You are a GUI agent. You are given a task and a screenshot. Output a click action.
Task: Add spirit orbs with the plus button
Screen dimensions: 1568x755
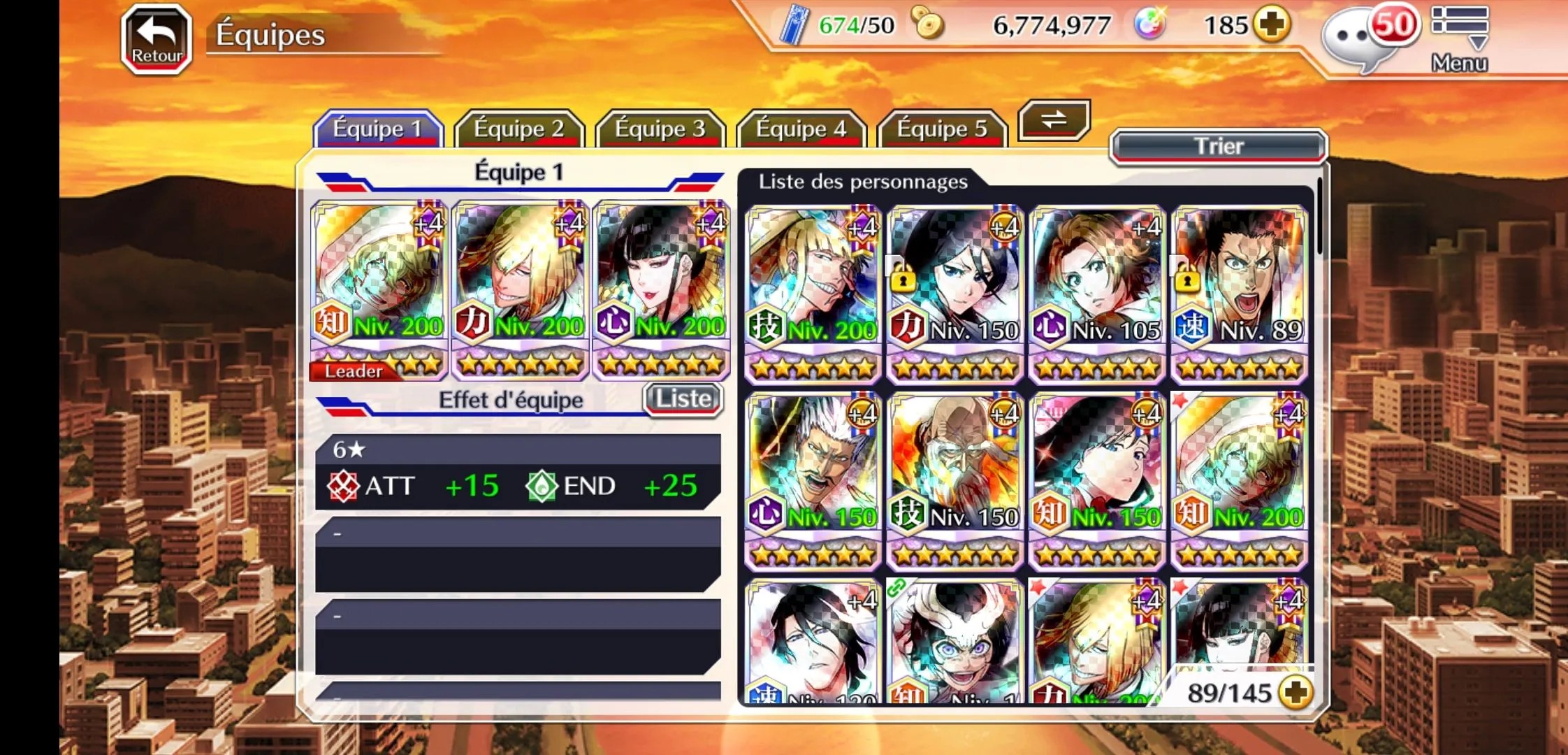[x=1271, y=25]
